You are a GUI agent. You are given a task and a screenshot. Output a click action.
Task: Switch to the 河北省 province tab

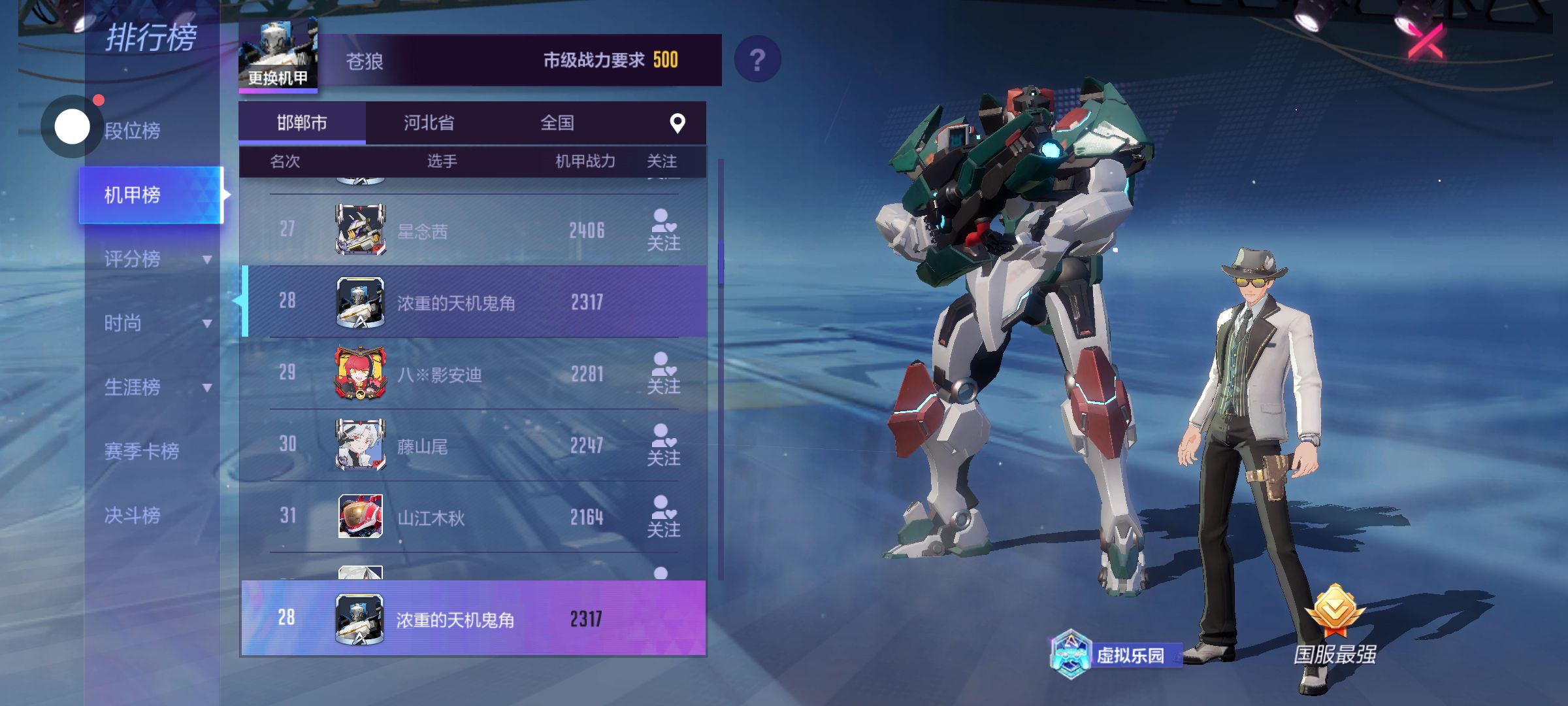[x=429, y=123]
